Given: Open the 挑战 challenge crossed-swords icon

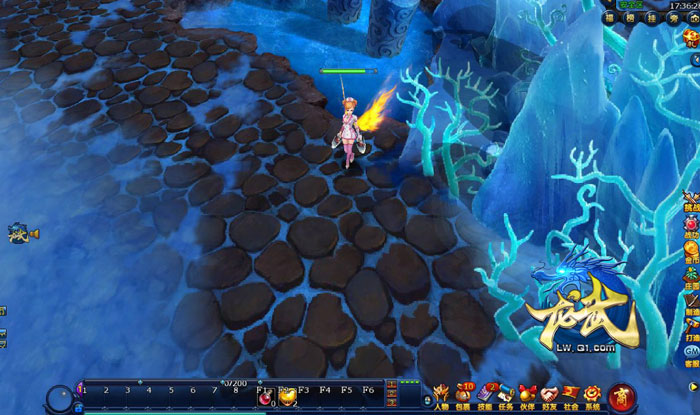Looking at the screenshot, I should tap(692, 194).
